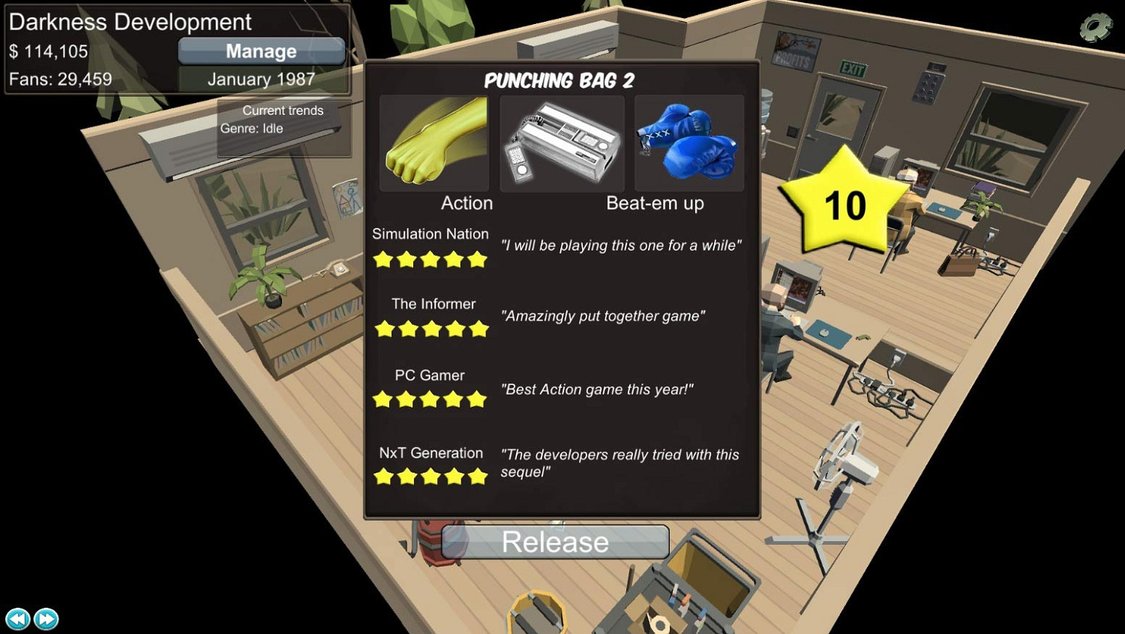
Task: Click the game console platform image
Action: click(561, 143)
